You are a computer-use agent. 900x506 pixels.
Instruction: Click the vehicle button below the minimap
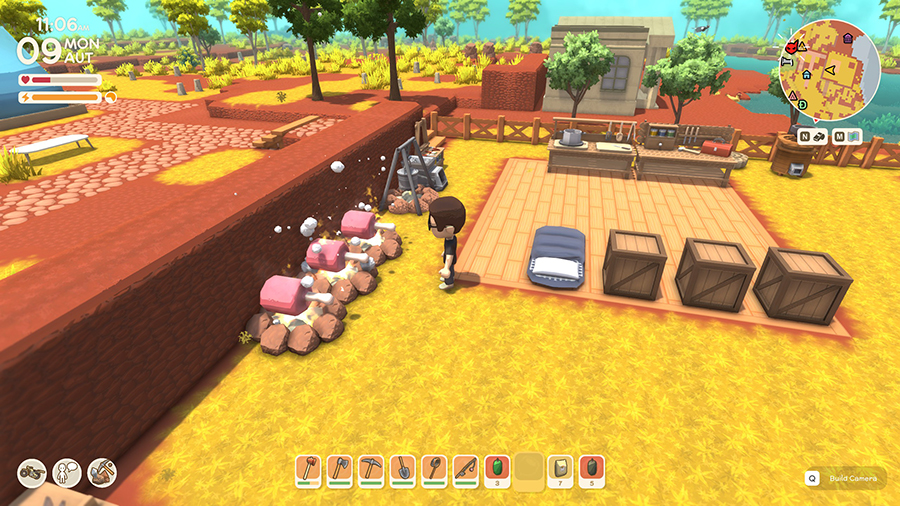(813, 135)
